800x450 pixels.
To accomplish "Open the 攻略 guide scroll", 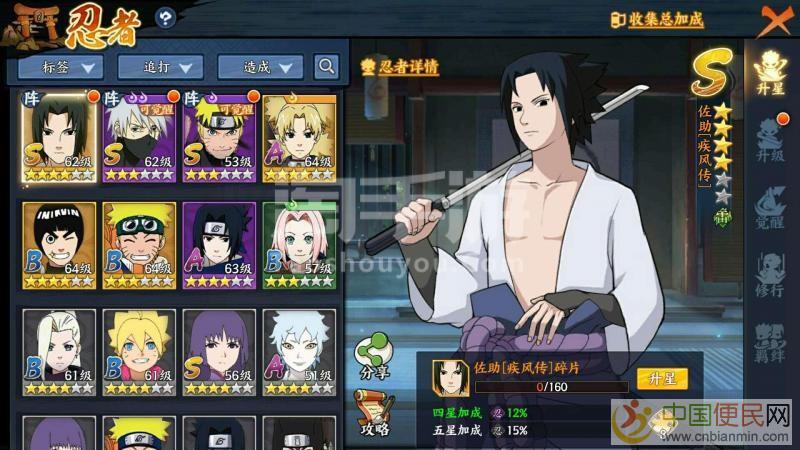I will point(373,412).
